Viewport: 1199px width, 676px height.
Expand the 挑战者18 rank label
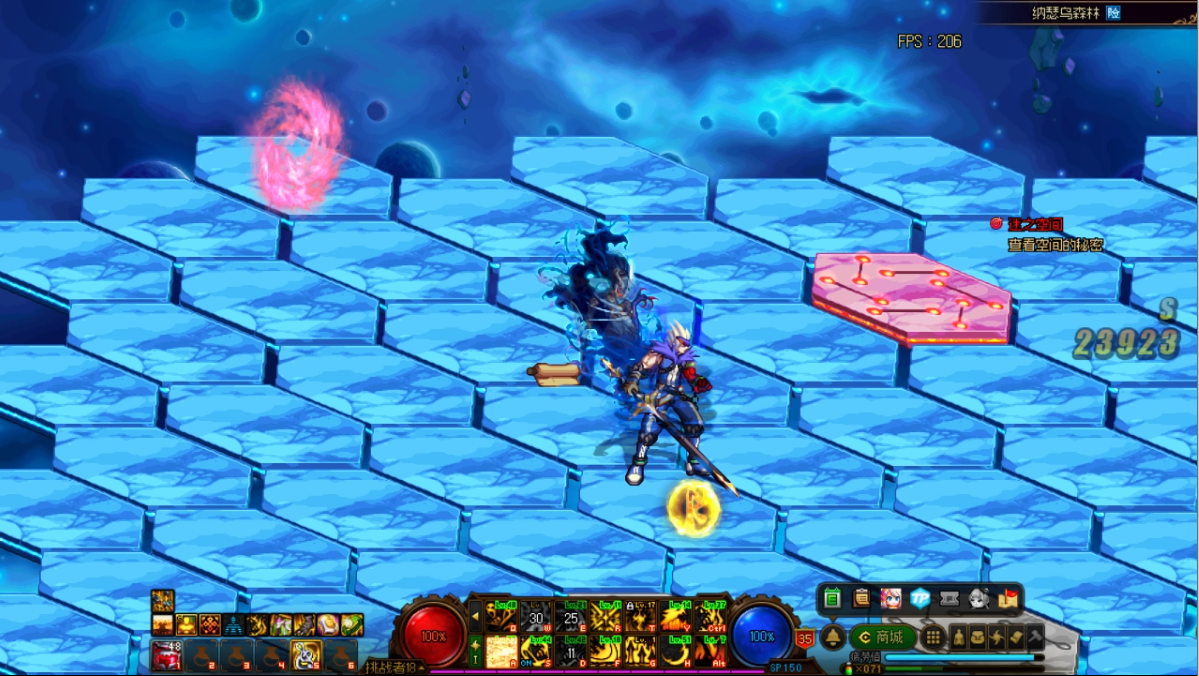pyautogui.click(x=394, y=667)
